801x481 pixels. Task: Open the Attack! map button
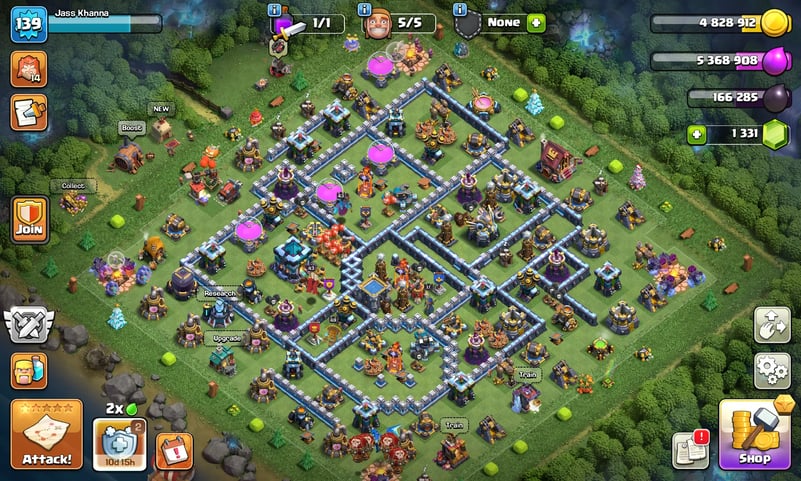(x=46, y=434)
